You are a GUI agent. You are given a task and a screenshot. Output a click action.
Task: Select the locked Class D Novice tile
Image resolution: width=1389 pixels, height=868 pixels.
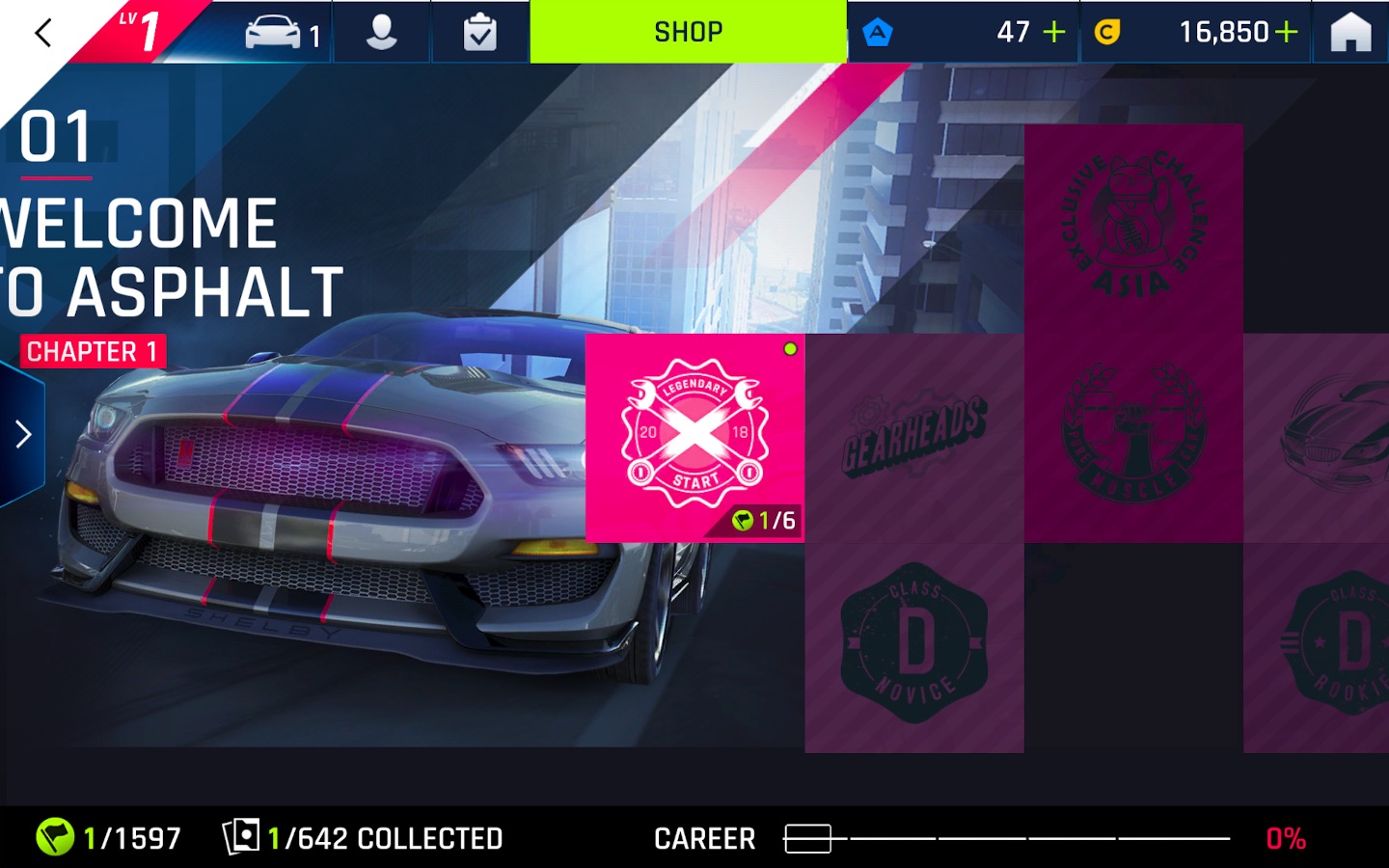click(x=913, y=646)
